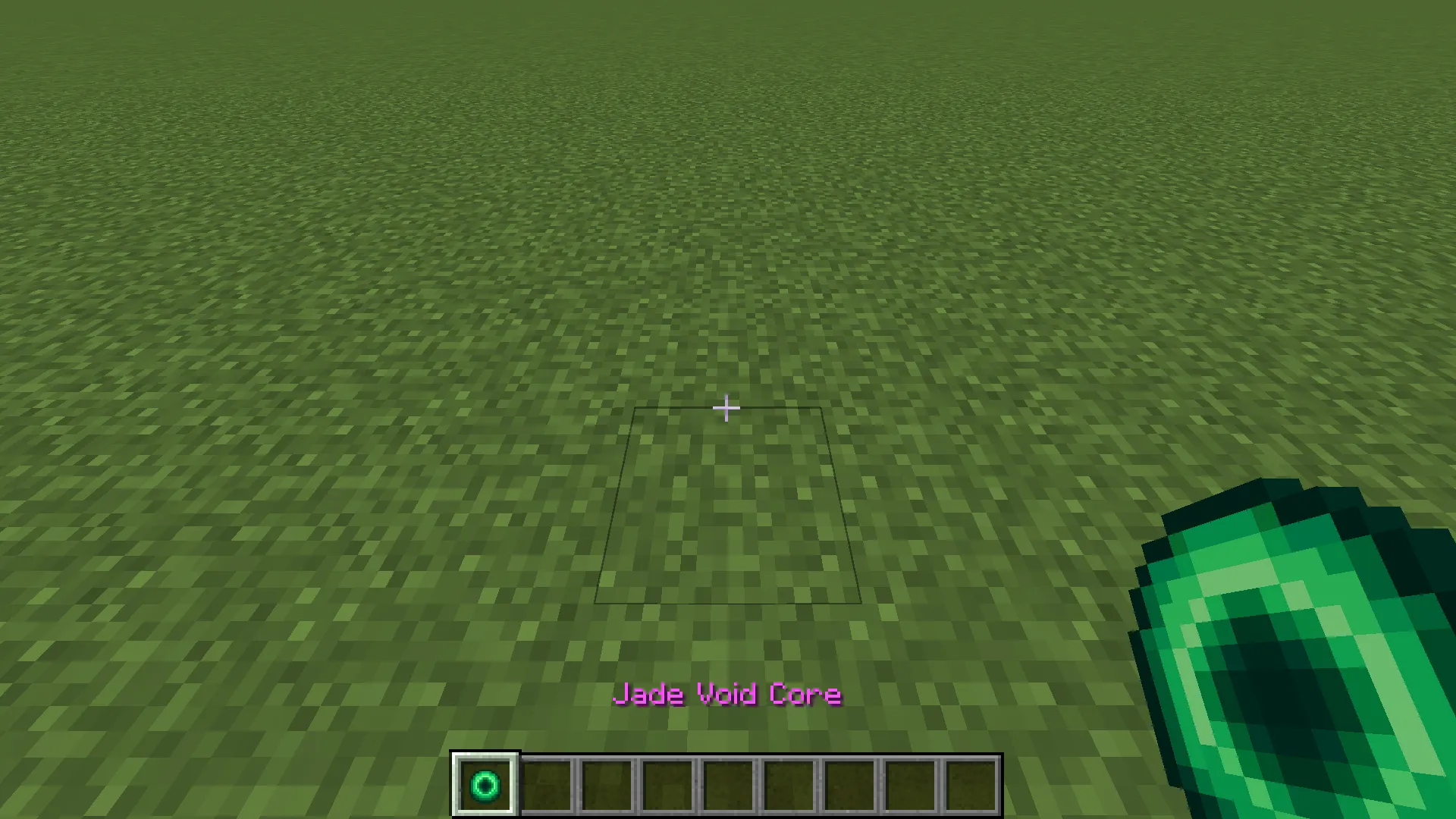Select the third hotbar slot
The width and height of the screenshot is (1456, 819).
[x=607, y=783]
